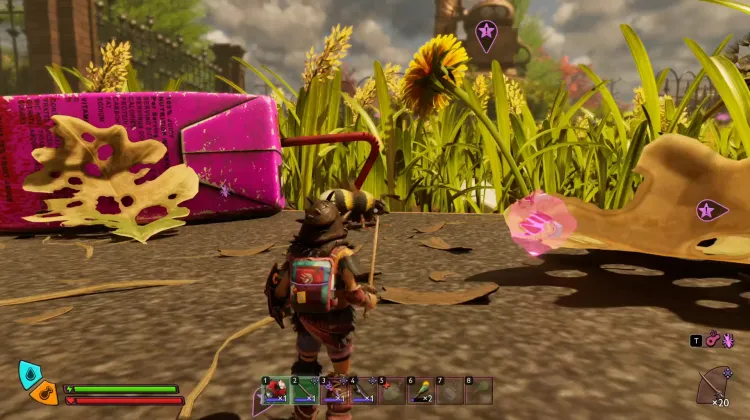Click the blue water droplet thirst icon

[x=30, y=375]
